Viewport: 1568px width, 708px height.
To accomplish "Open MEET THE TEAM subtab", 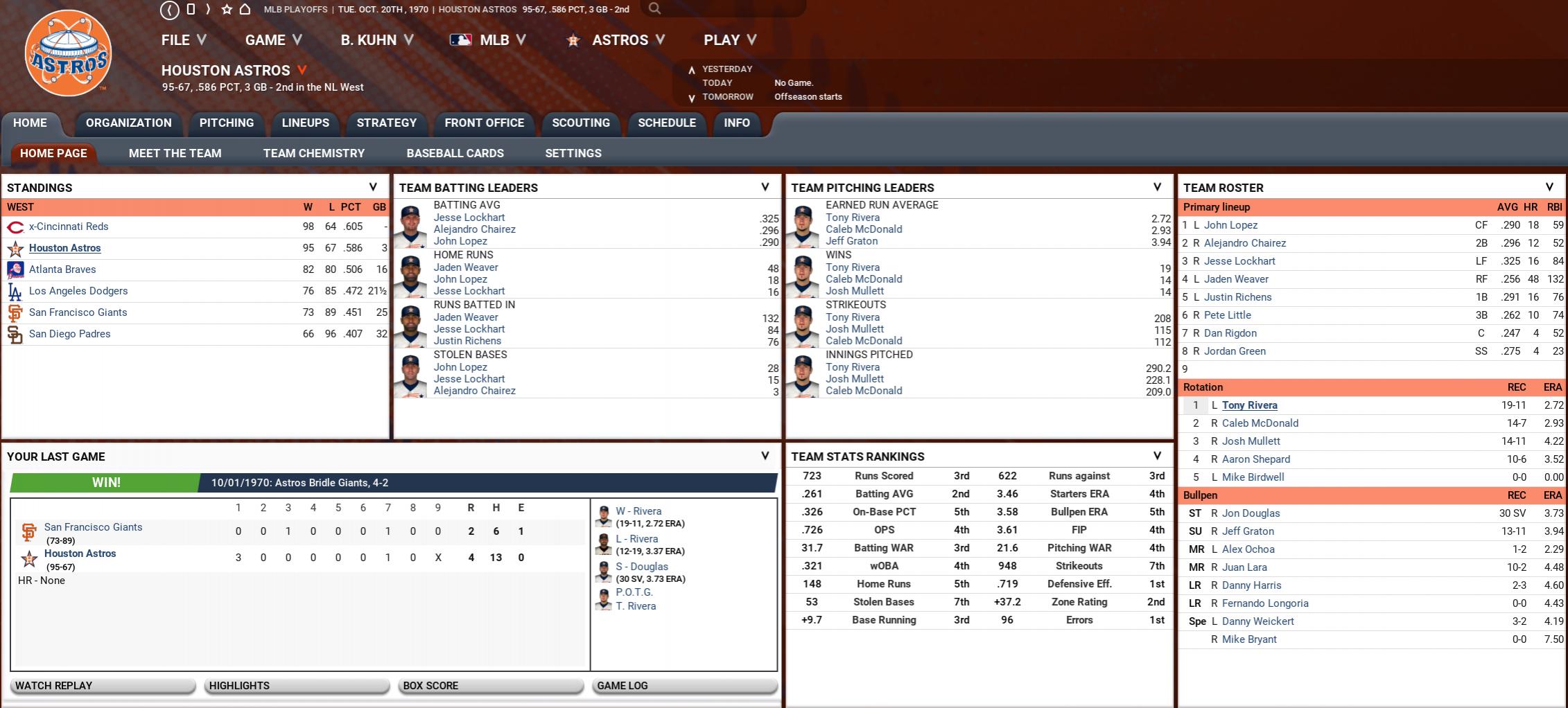I will pyautogui.click(x=175, y=153).
